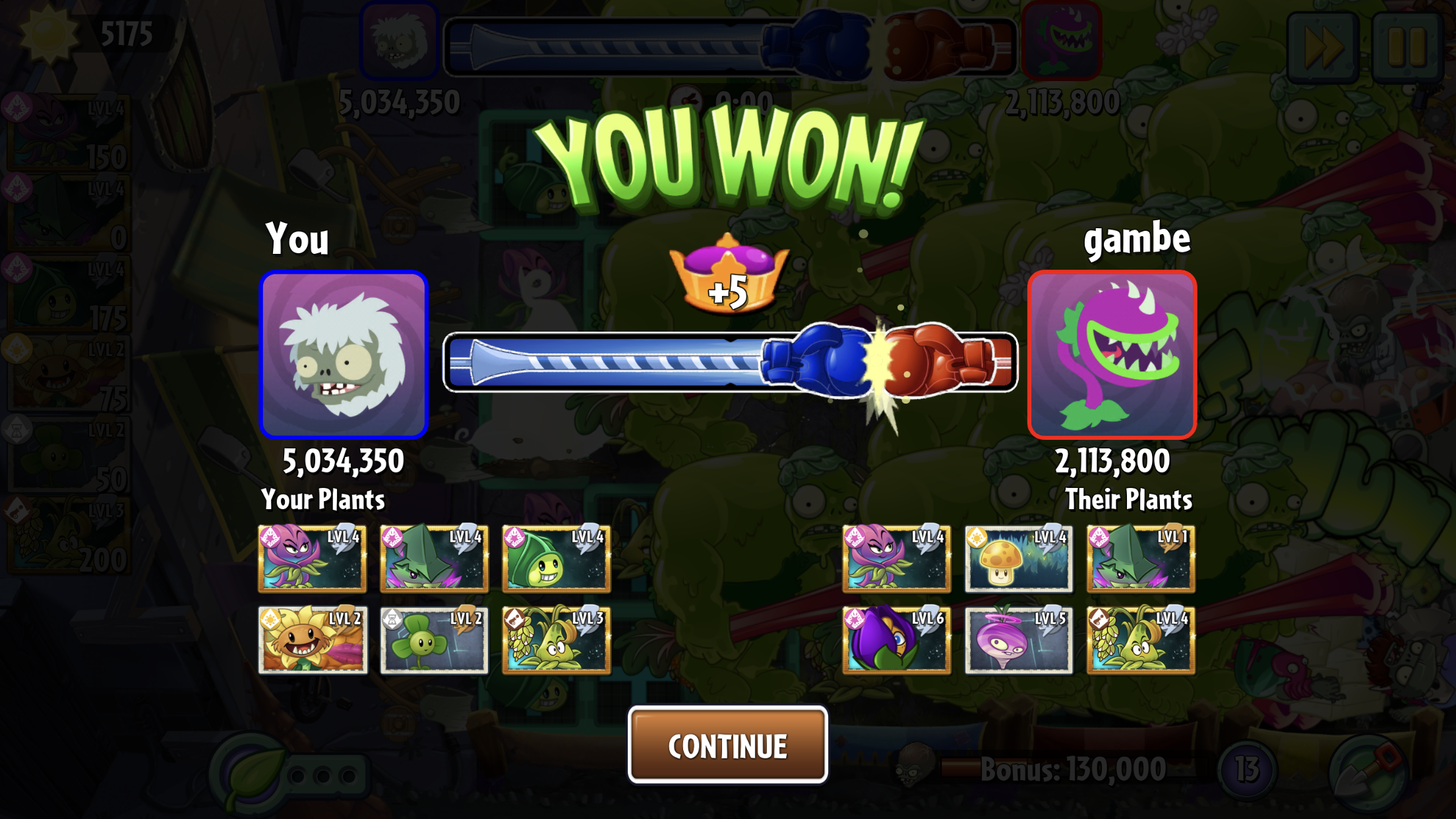
Task: Select your zombie yeti profile portrait
Action: [344, 355]
